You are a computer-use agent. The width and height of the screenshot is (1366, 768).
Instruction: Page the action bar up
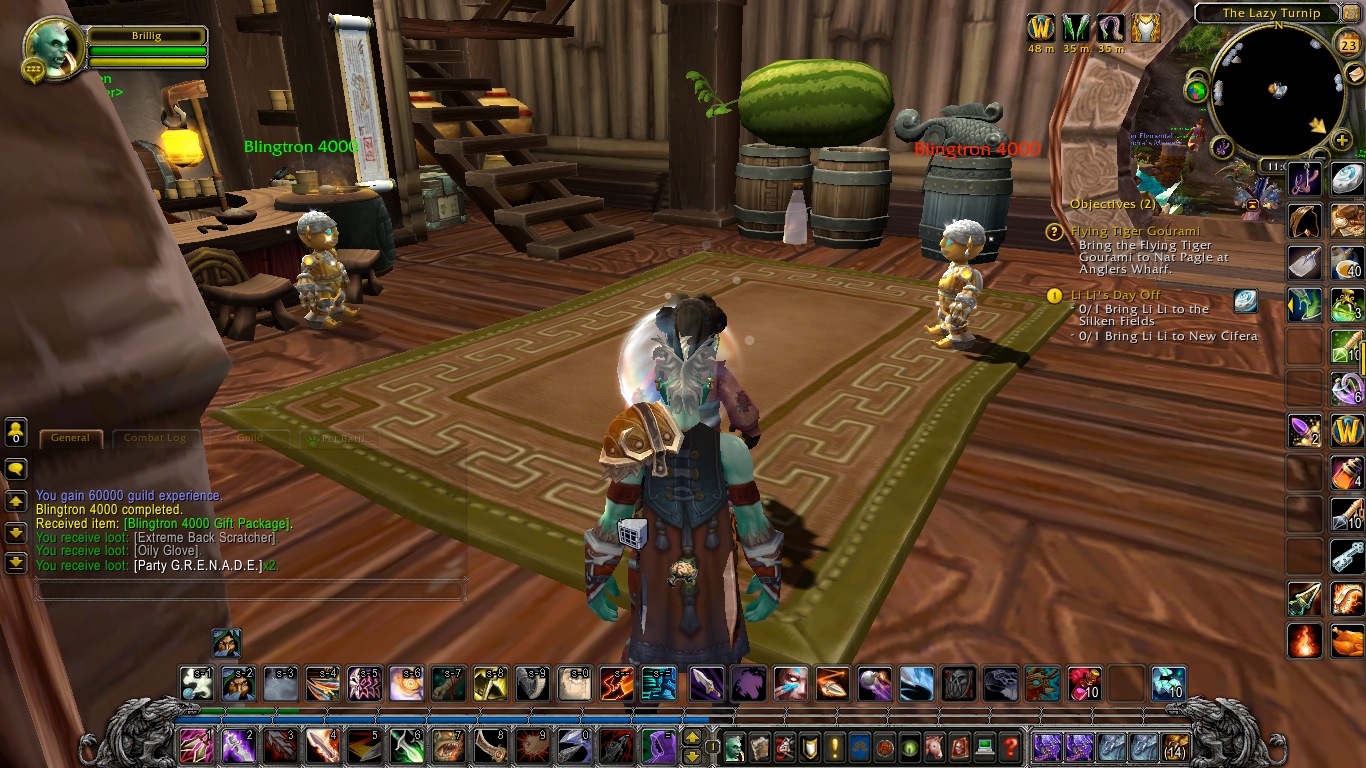[691, 739]
